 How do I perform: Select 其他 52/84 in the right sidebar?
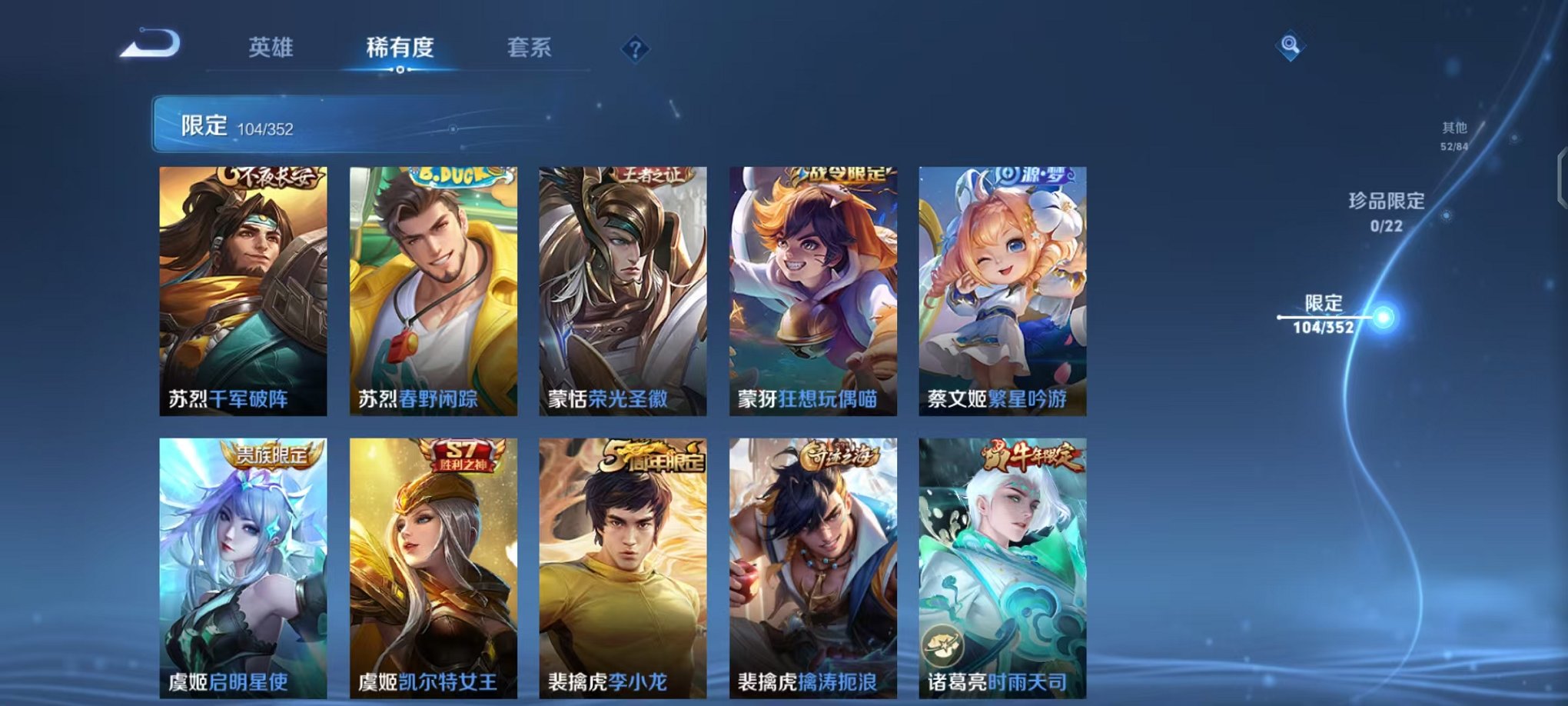click(1453, 137)
